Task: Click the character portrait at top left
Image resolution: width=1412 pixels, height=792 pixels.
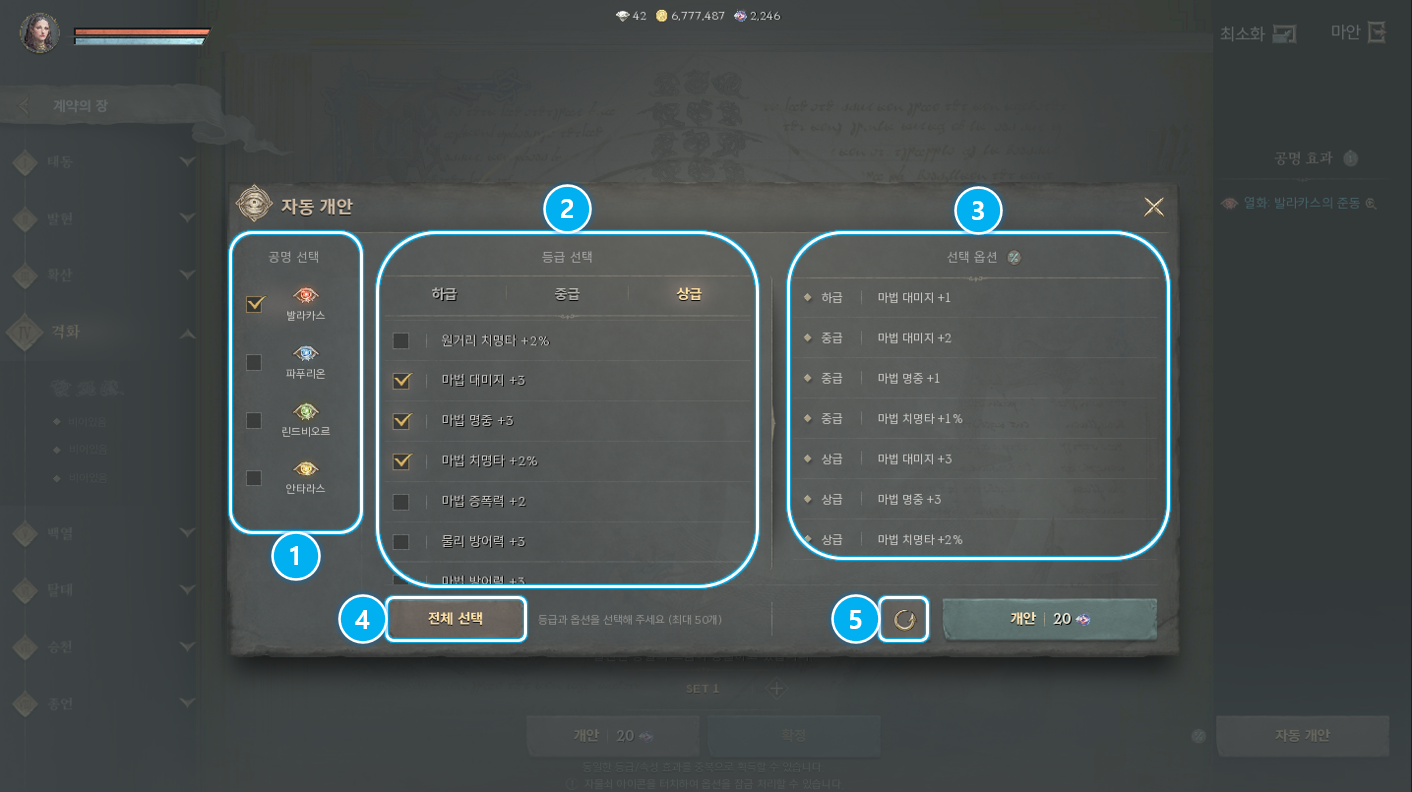Action: [x=38, y=32]
